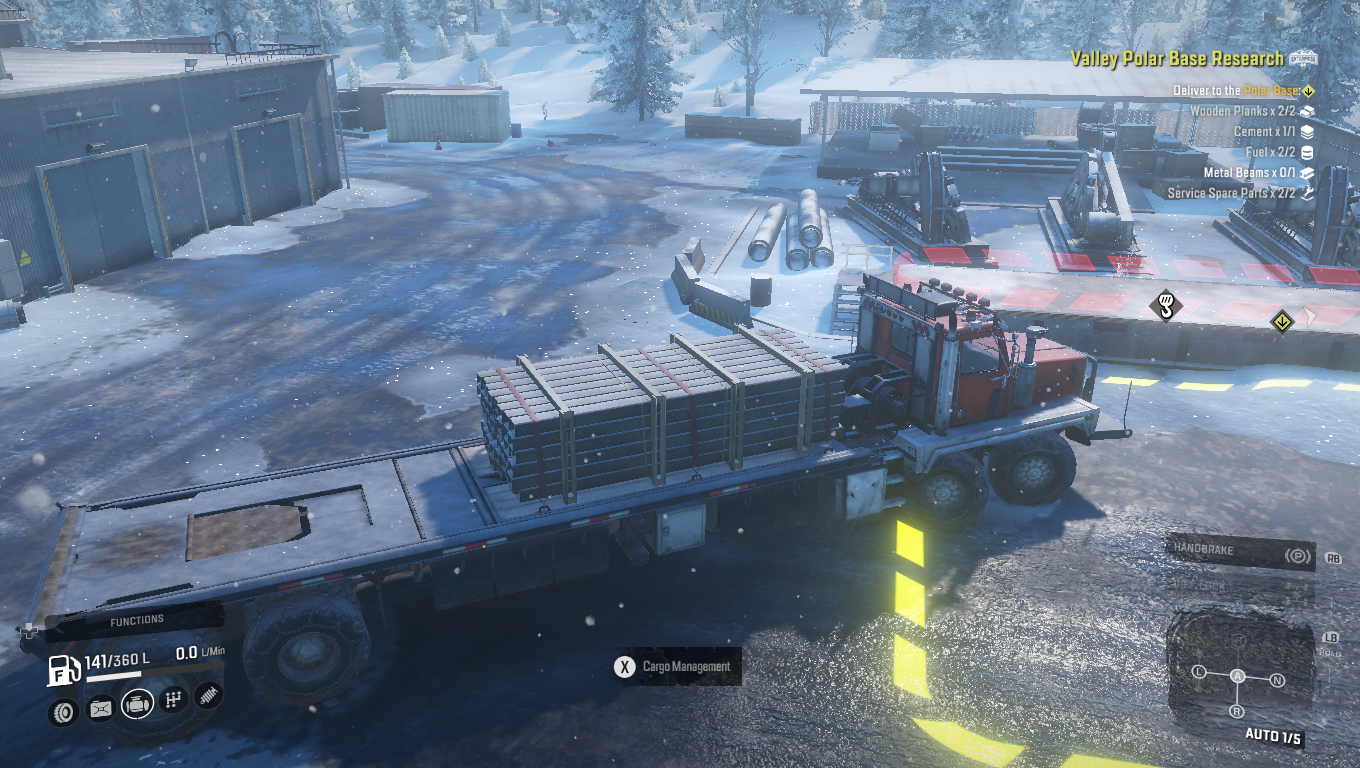Select the all-wheel drive tire icon

coord(63,711)
